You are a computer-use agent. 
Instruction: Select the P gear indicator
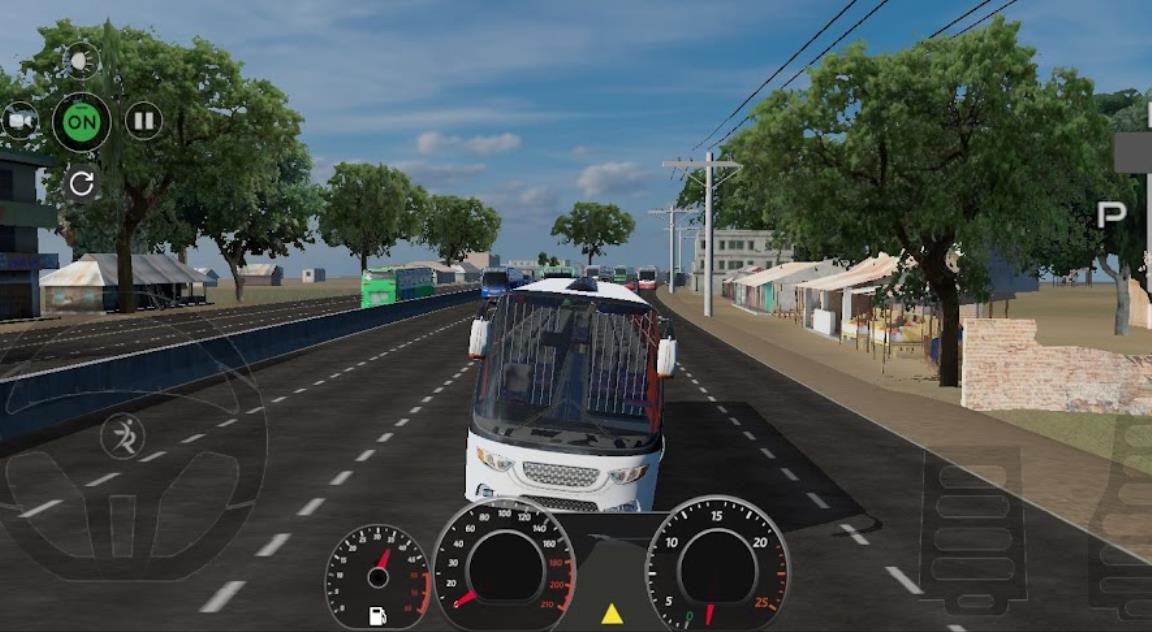pyautogui.click(x=1111, y=215)
